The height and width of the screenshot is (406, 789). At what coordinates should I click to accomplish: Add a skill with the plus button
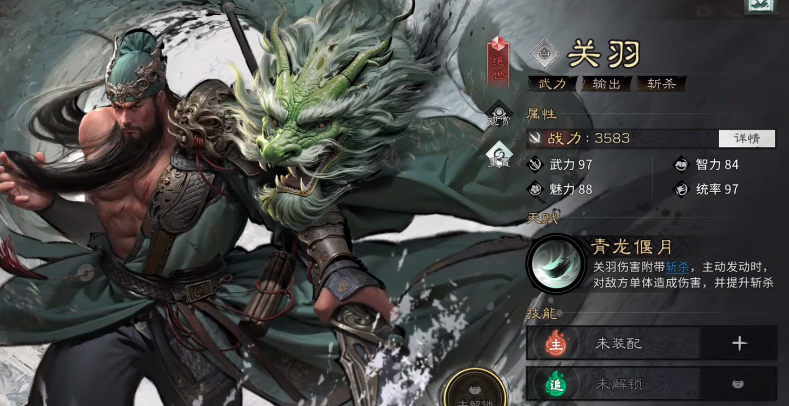pyautogui.click(x=739, y=343)
